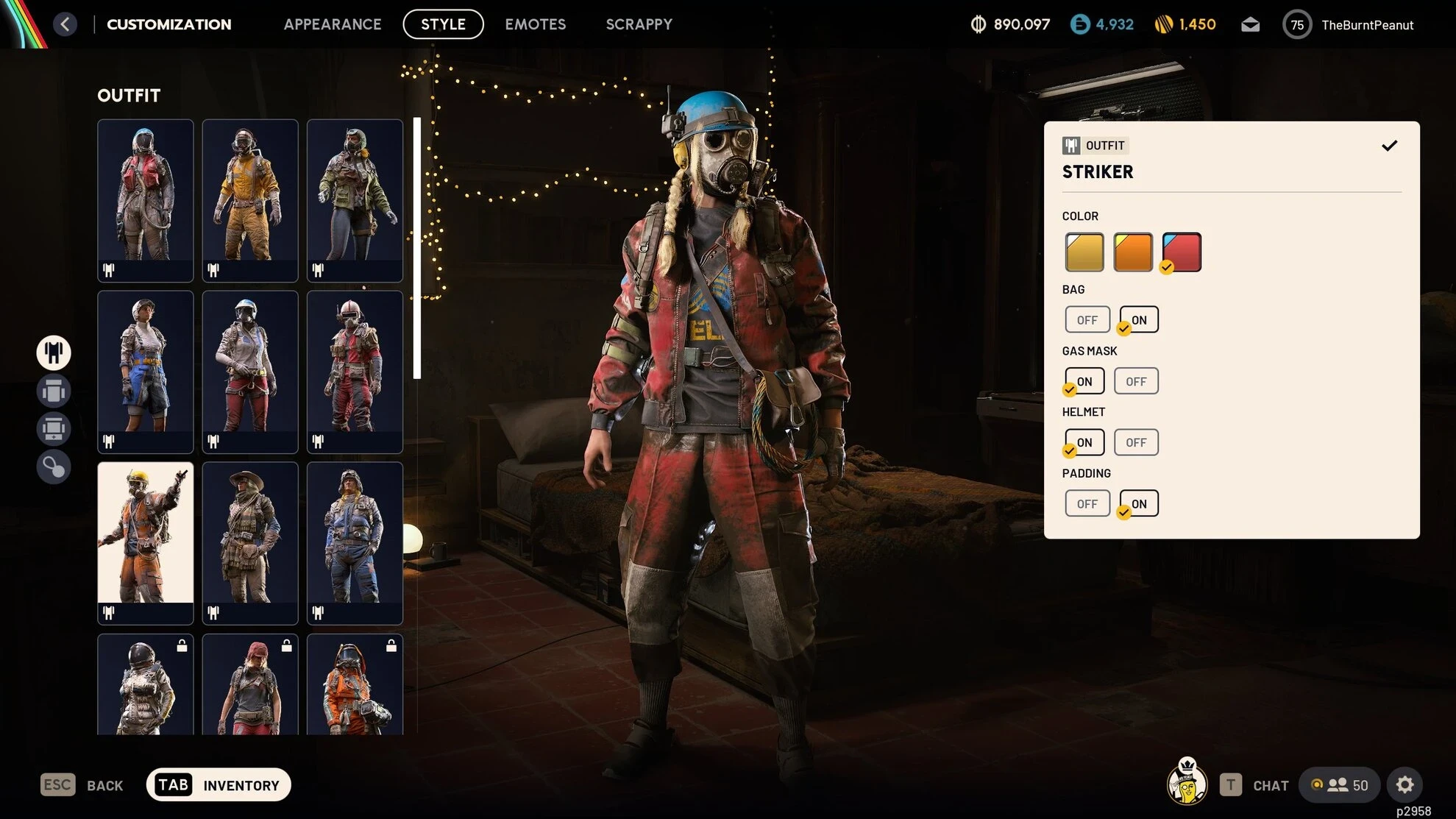Go back with the arrow button
1456x819 pixels.
[65, 24]
